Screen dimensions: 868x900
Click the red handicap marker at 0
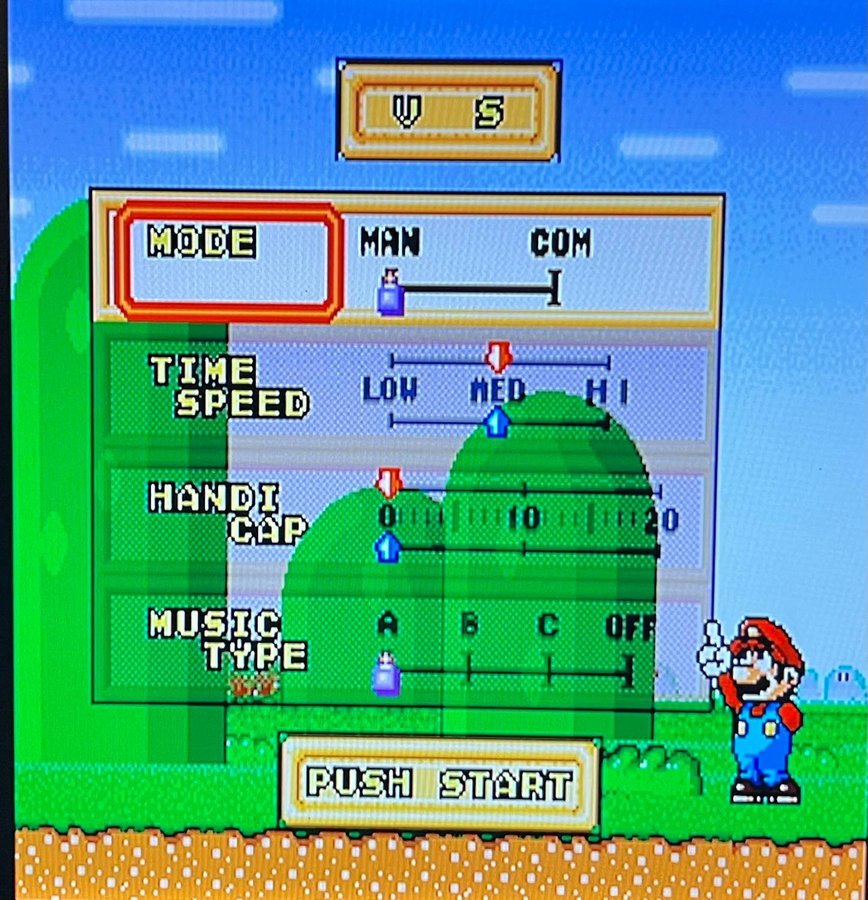(388, 484)
